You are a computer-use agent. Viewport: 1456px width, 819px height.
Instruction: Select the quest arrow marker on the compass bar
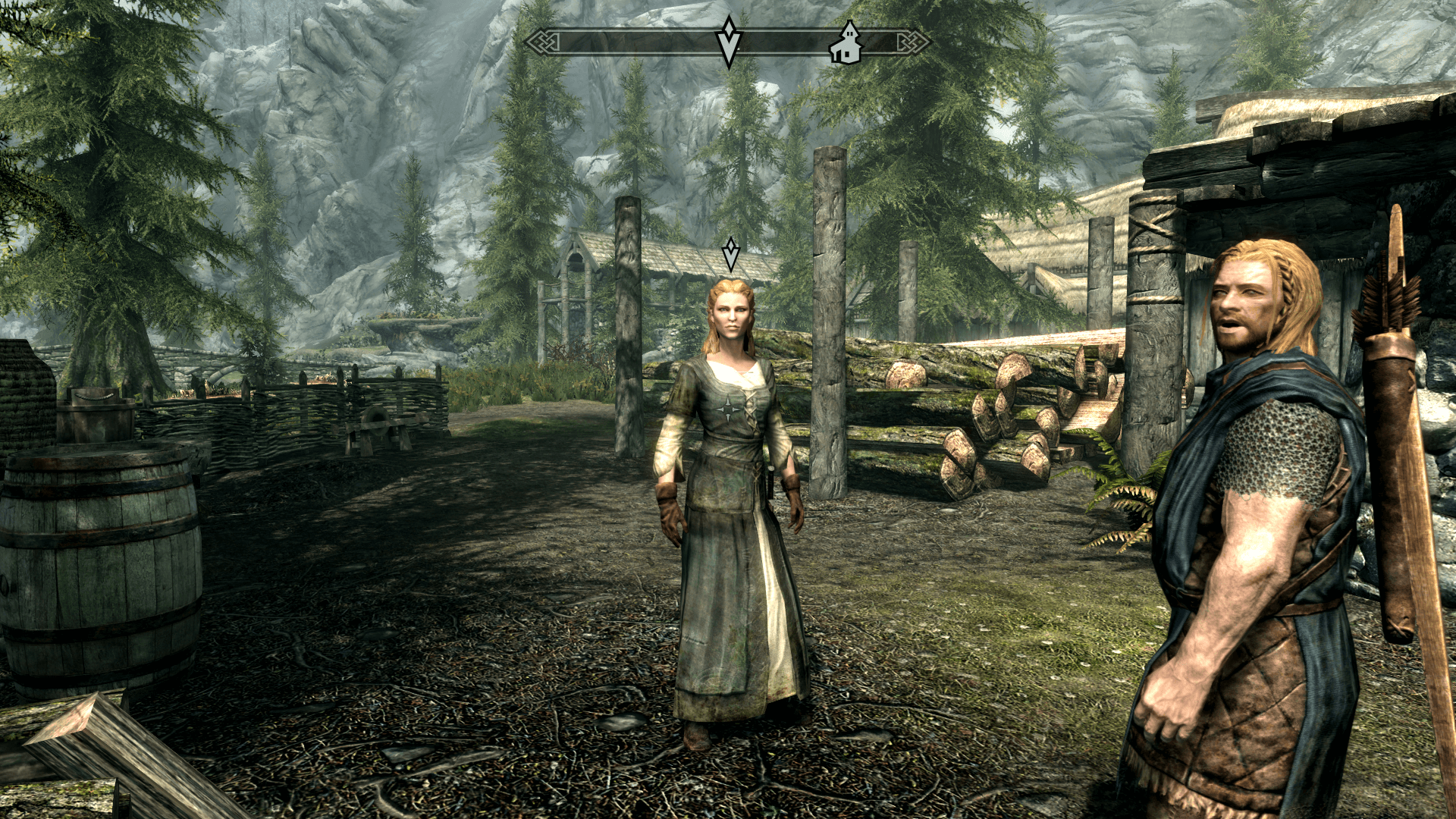pos(729,42)
